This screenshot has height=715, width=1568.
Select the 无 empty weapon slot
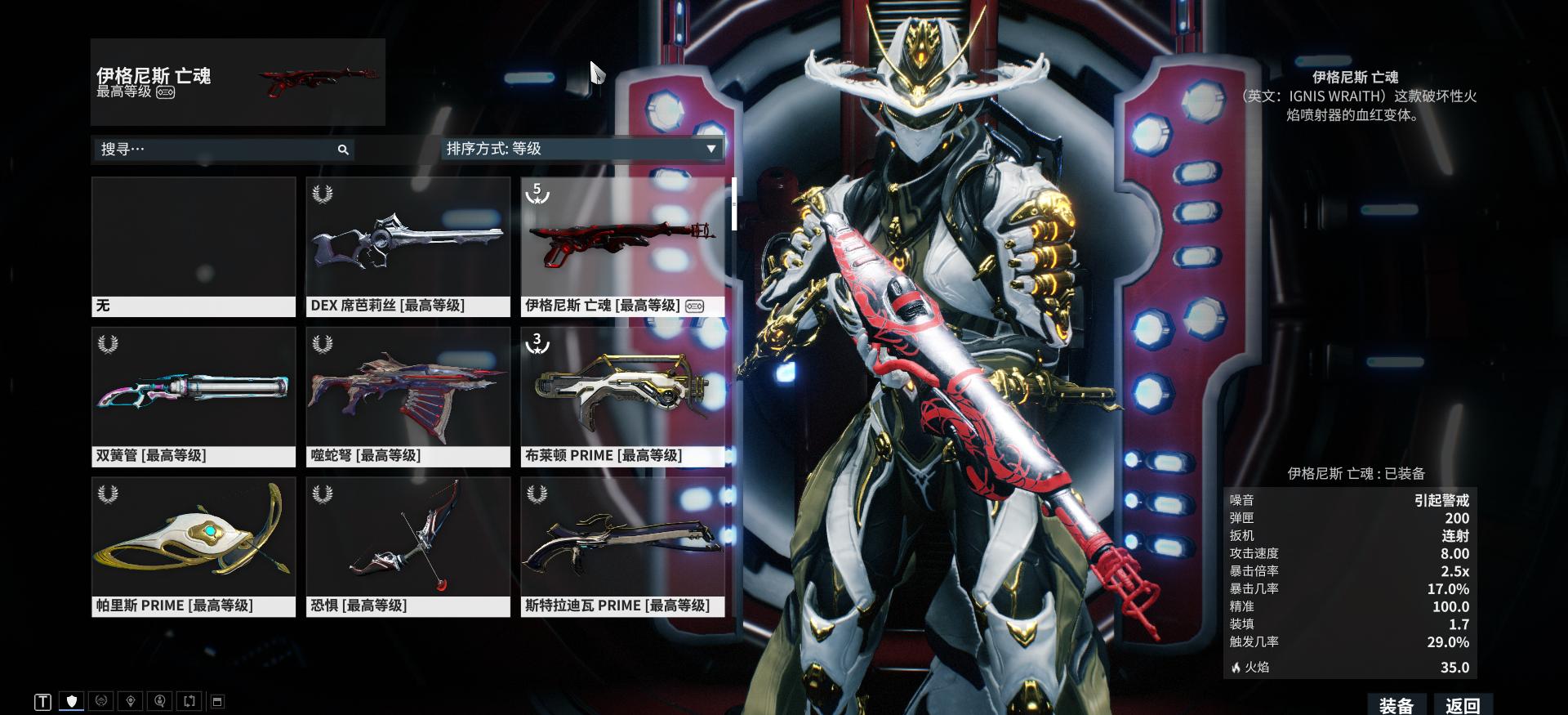coord(194,241)
